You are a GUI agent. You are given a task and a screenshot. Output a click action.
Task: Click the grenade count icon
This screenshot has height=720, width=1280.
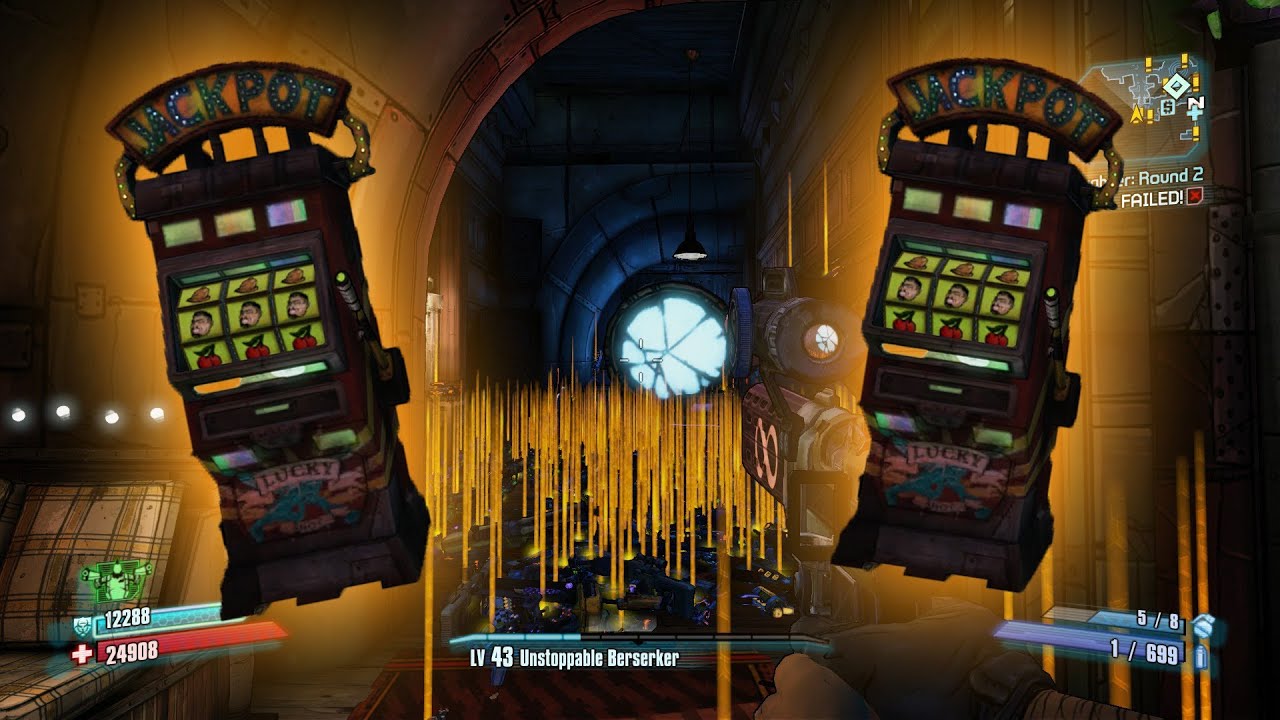1203,625
